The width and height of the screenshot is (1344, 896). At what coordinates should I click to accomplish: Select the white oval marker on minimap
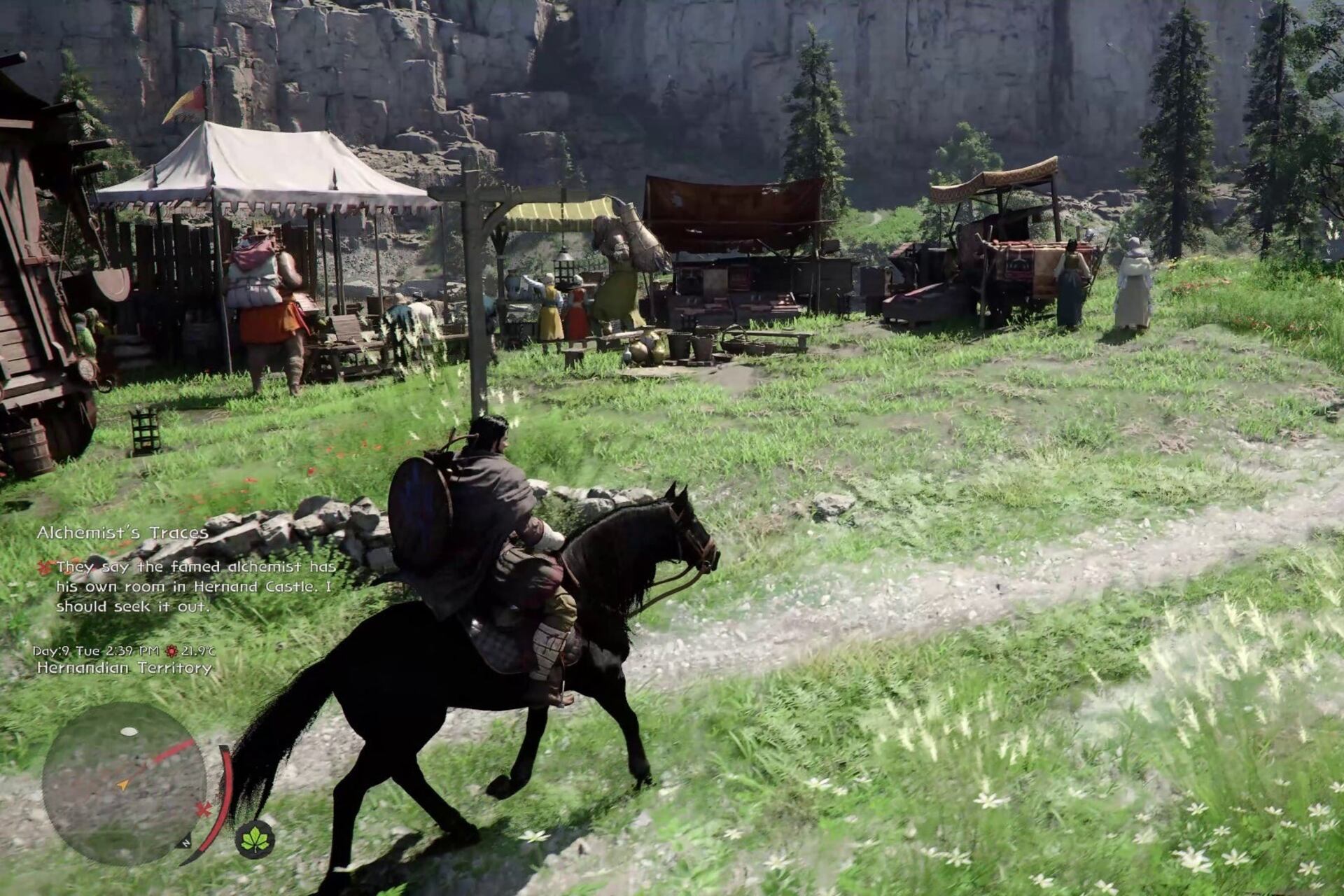pyautogui.click(x=129, y=731)
